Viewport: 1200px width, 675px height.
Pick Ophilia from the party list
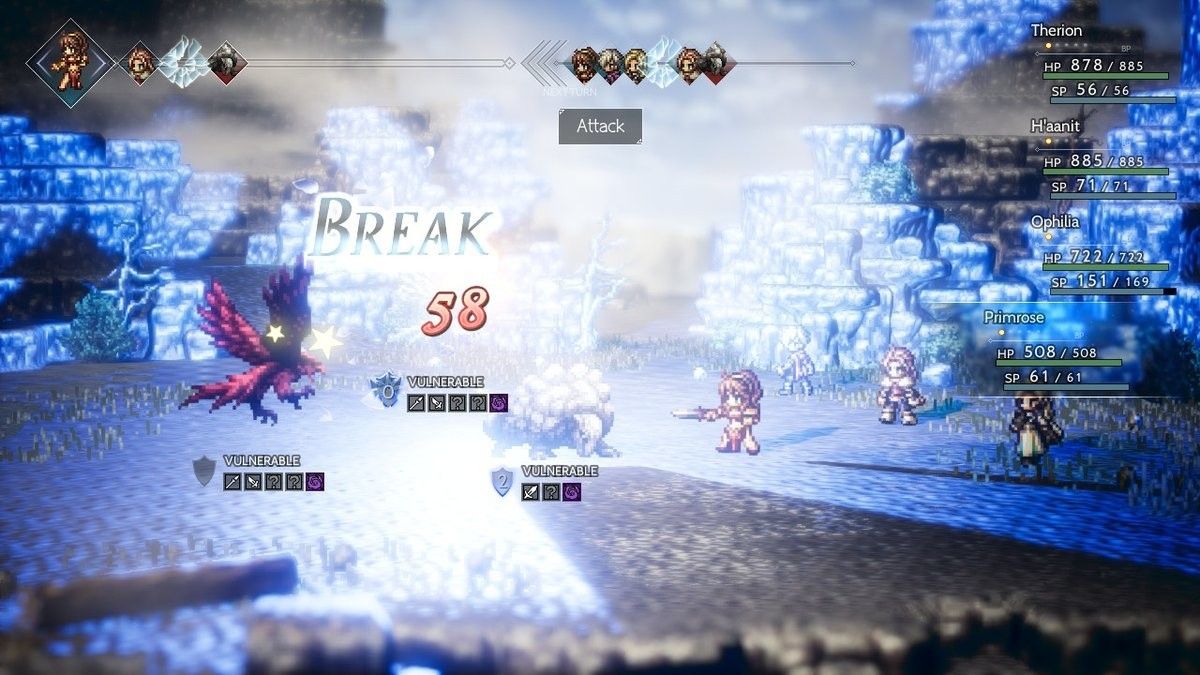[1056, 222]
